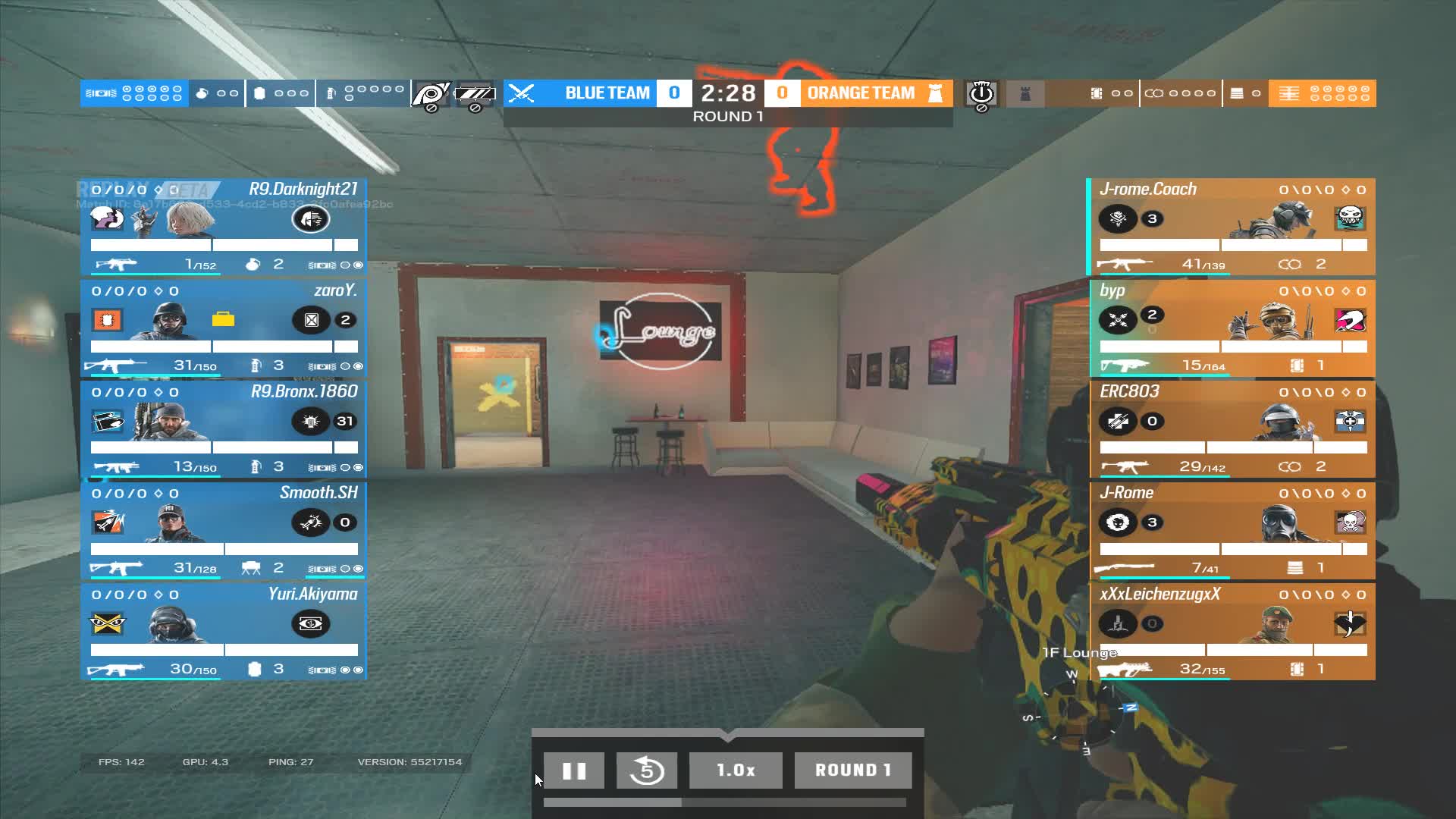This screenshot has height=819, width=1456.
Task: Collapse the playback bar using the chevron
Action: click(728, 736)
